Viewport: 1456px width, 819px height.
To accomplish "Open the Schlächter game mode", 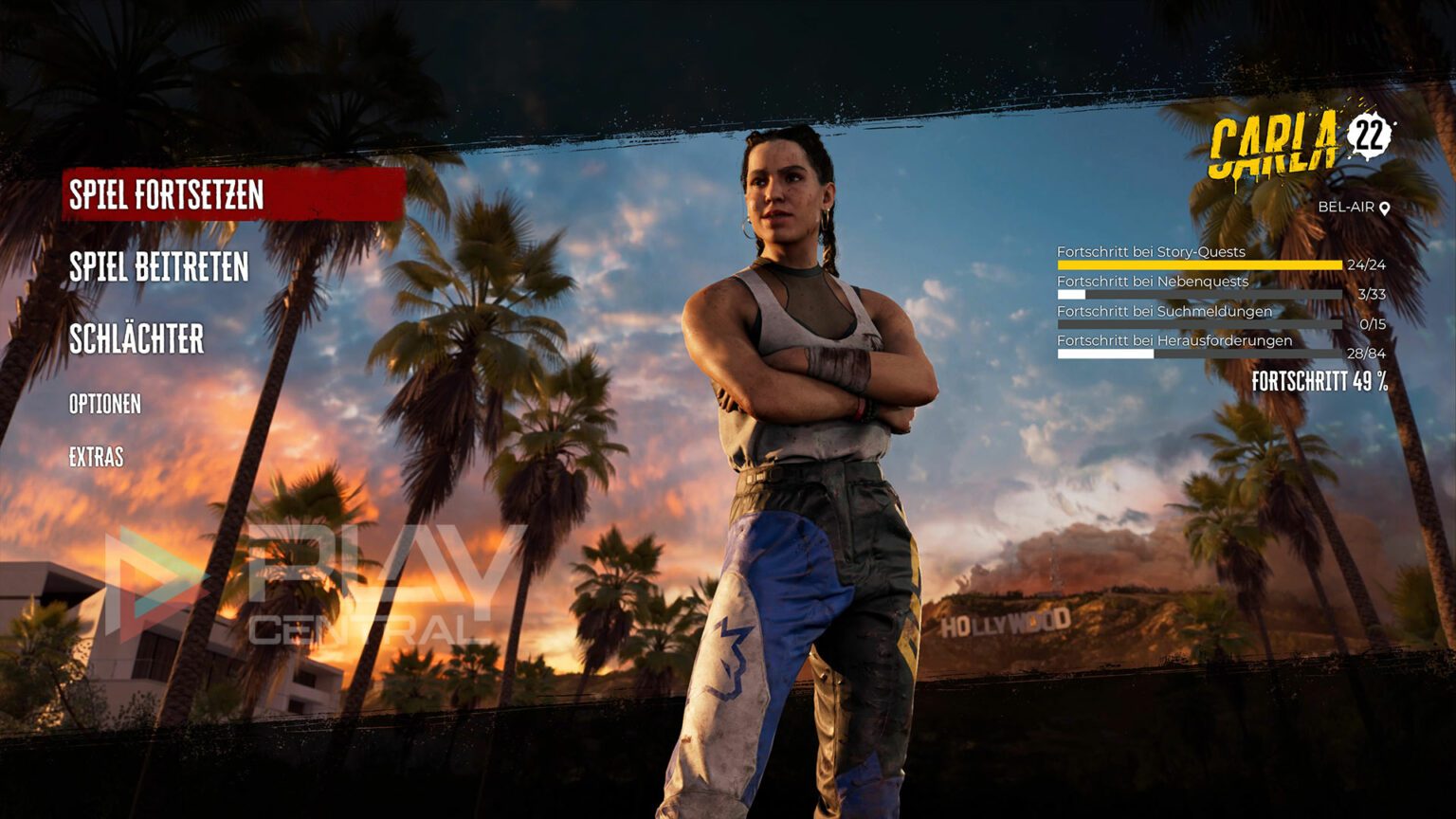I will point(138,337).
